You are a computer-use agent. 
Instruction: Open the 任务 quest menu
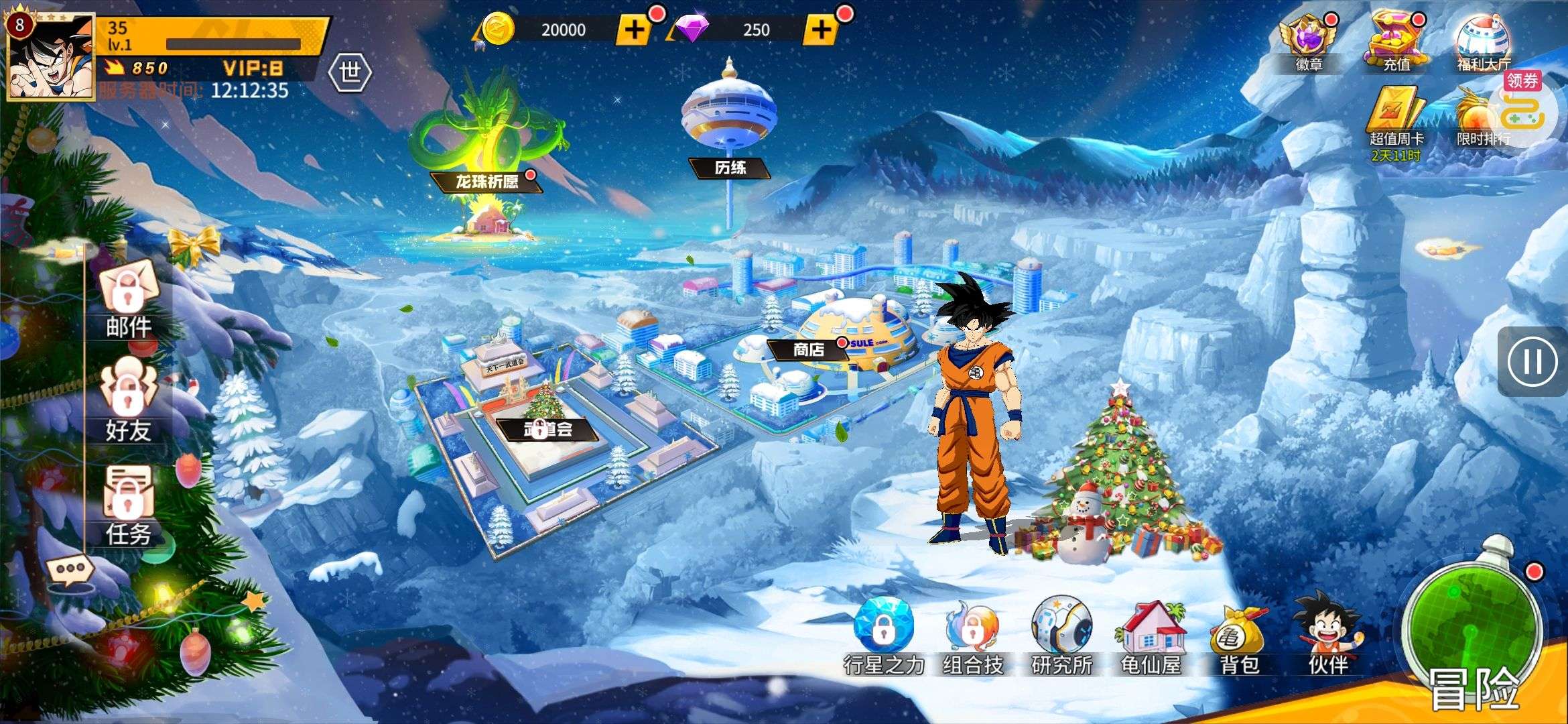pyautogui.click(x=128, y=506)
